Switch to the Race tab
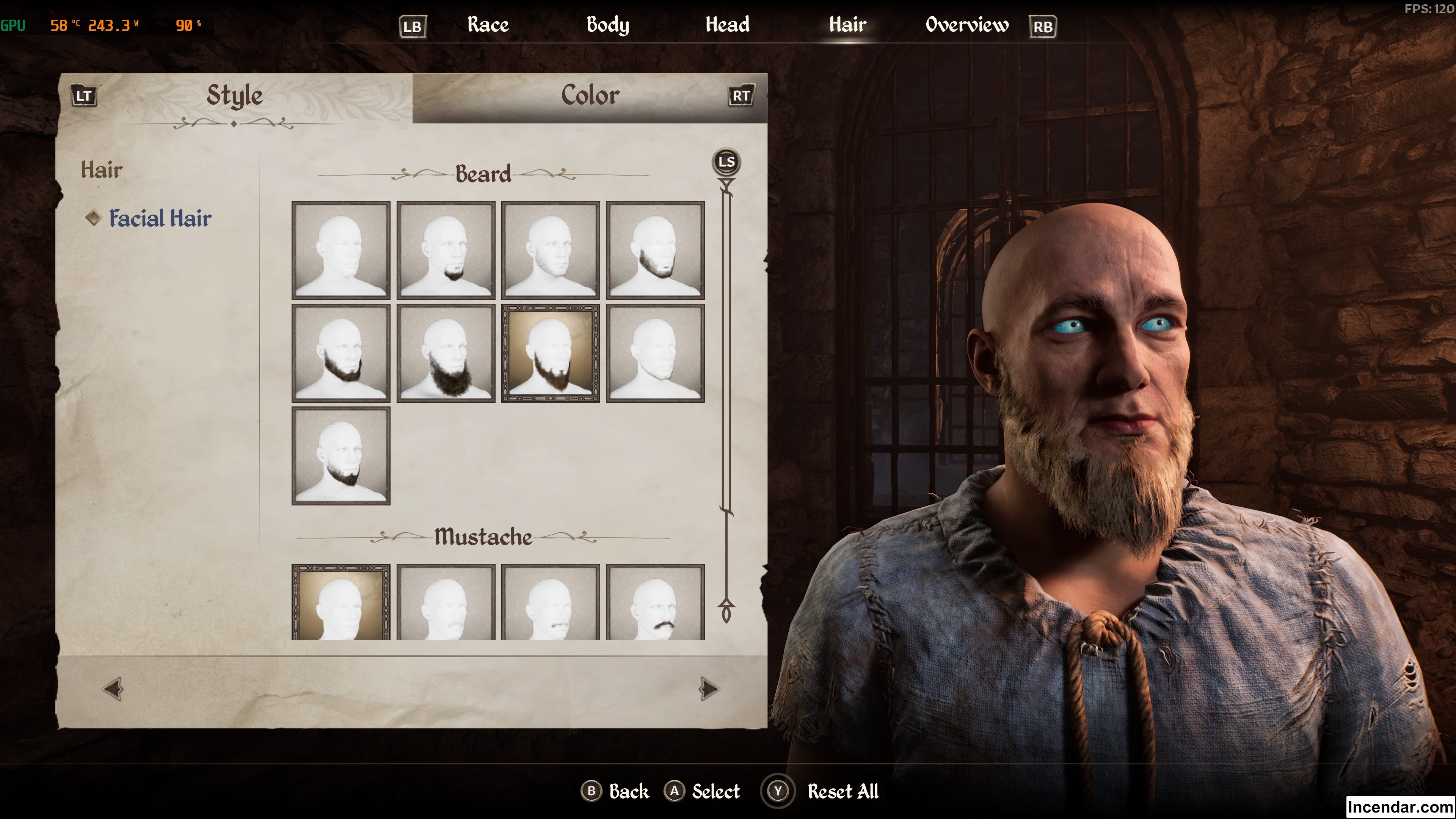Image resolution: width=1456 pixels, height=819 pixels. point(488,25)
